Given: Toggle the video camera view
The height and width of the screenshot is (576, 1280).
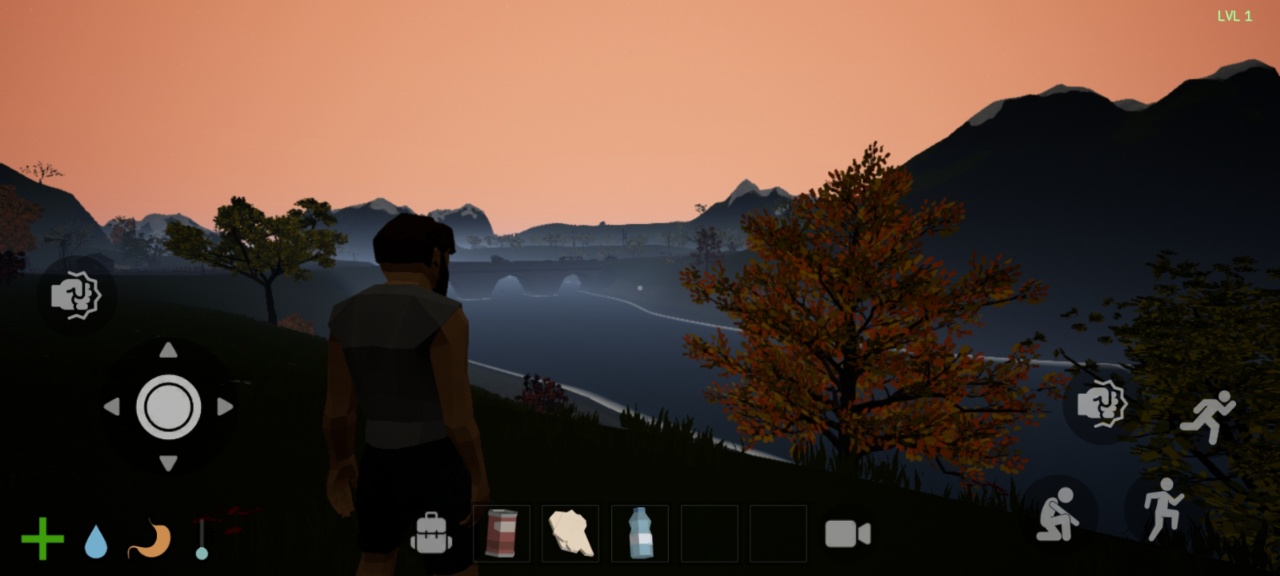Looking at the screenshot, I should [x=847, y=534].
